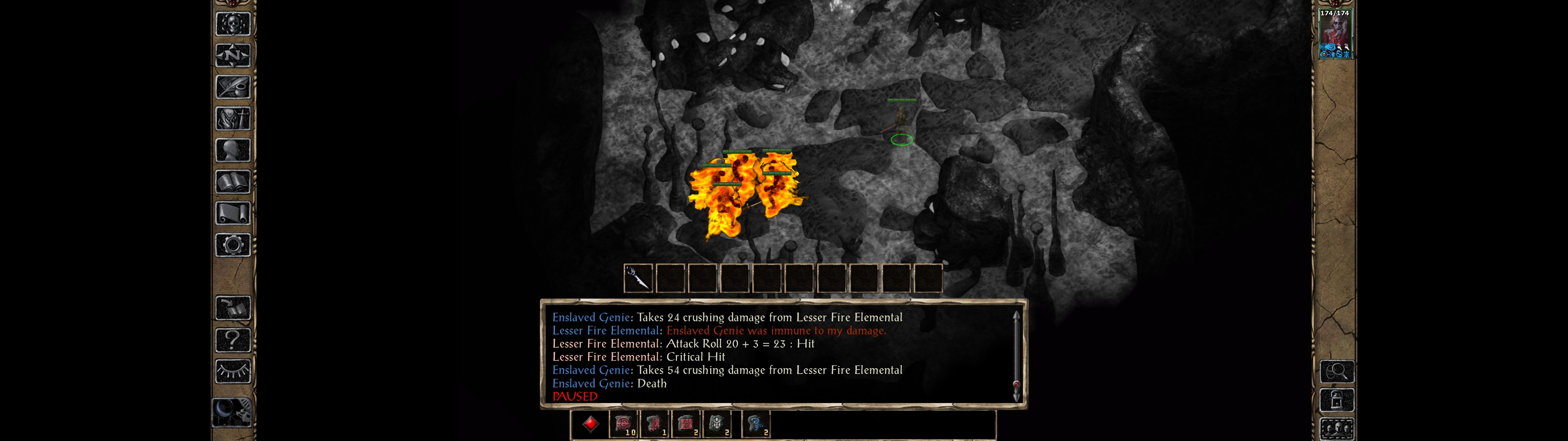The image size is (1568, 441).
Task: Cast the red target spell with 10 charges
Action: [x=623, y=424]
